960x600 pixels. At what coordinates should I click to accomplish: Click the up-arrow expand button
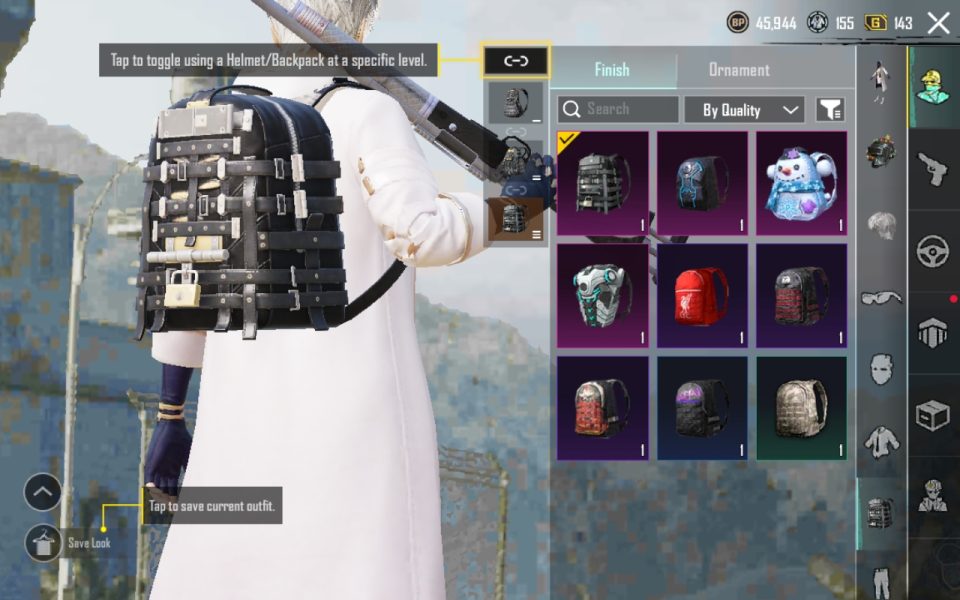[43, 492]
